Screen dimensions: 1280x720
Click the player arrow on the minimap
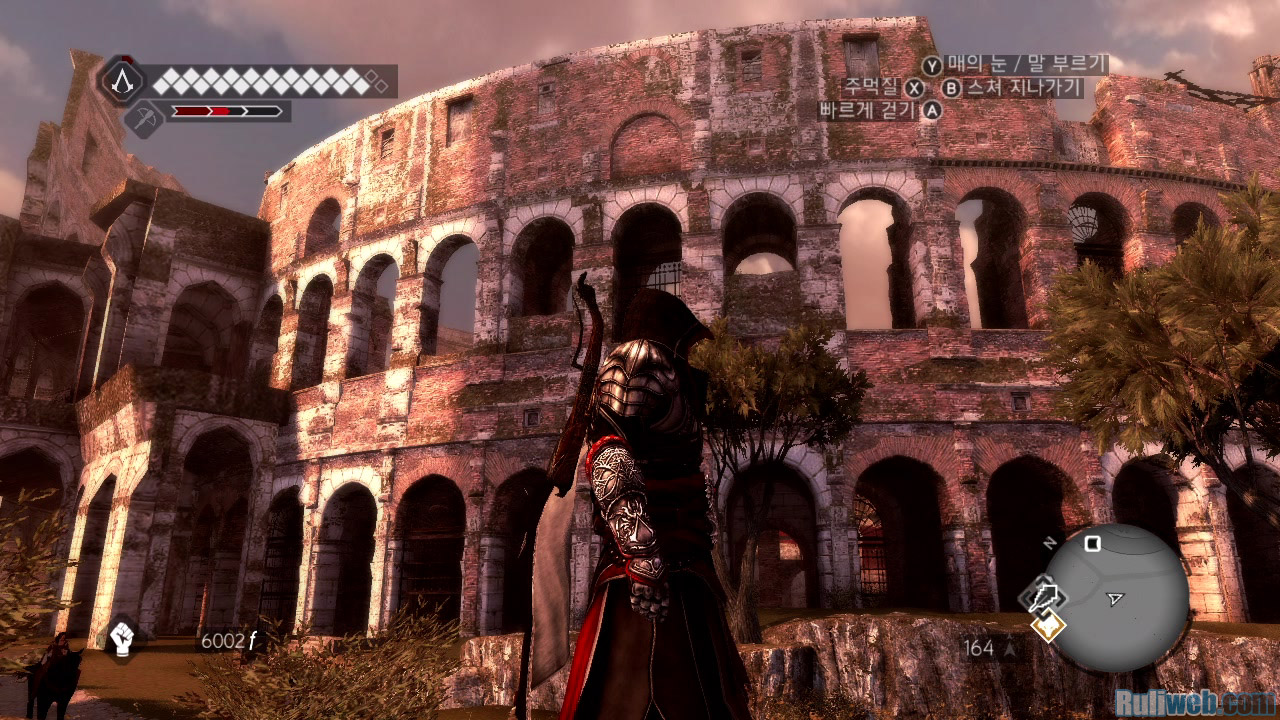(1115, 599)
